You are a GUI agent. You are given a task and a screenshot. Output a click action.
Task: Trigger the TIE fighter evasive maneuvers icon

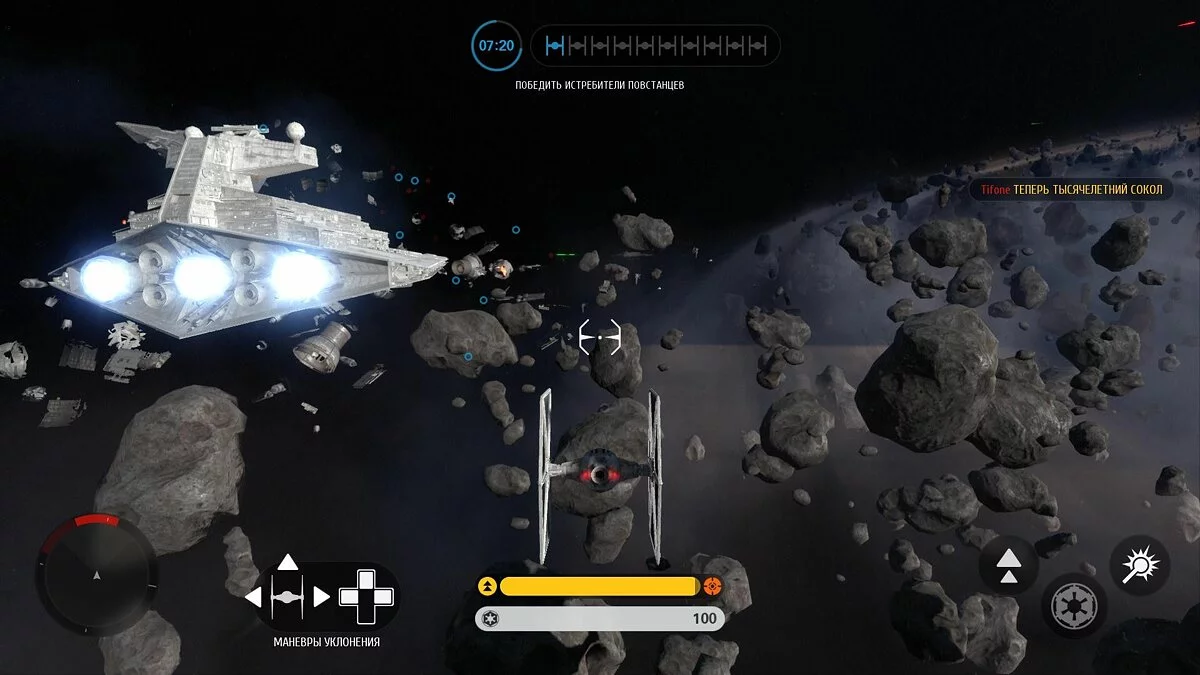click(288, 597)
